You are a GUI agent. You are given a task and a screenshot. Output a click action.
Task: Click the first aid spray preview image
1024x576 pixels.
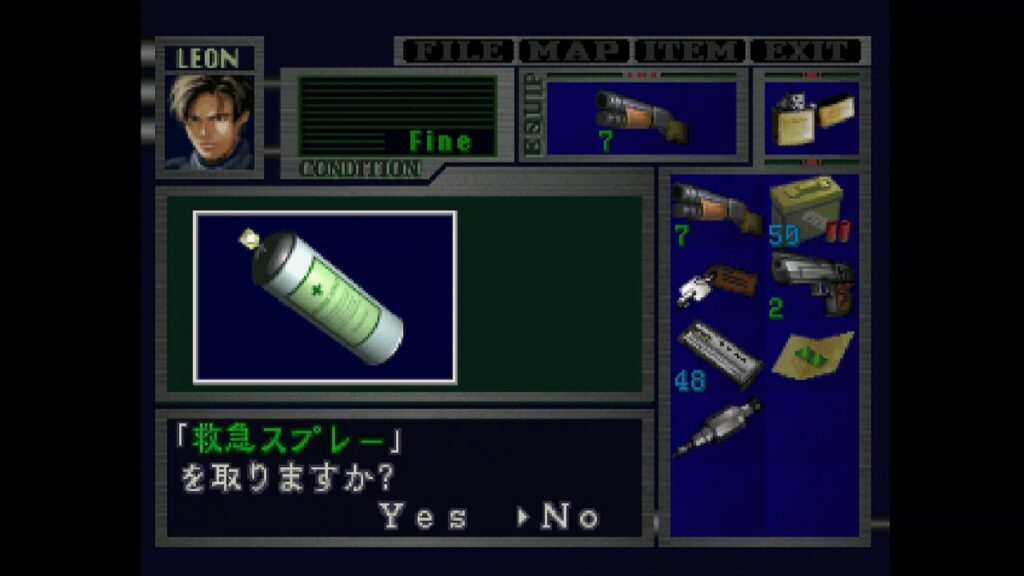(325, 297)
